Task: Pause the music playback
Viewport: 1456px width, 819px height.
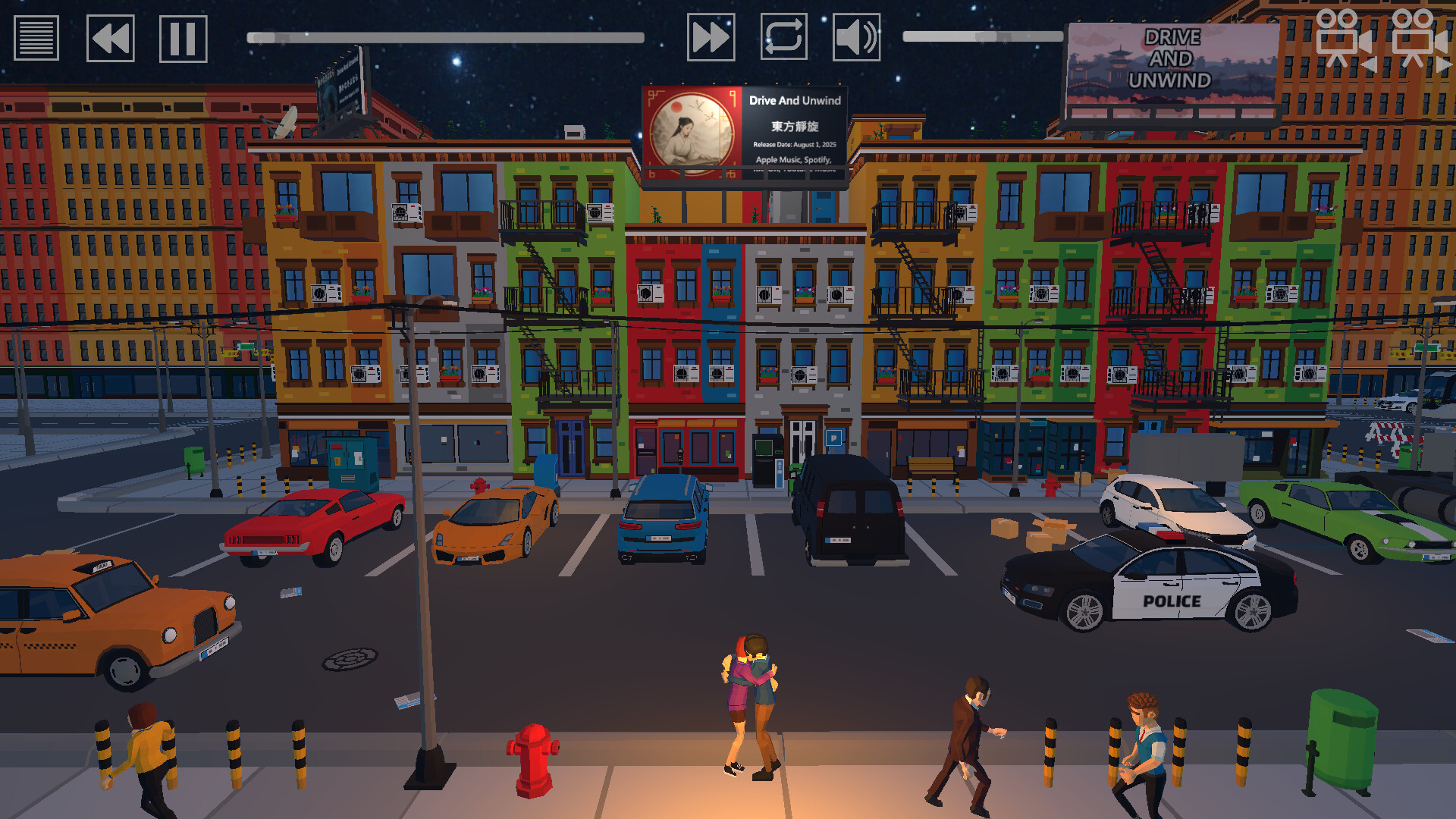Action: 183,38
